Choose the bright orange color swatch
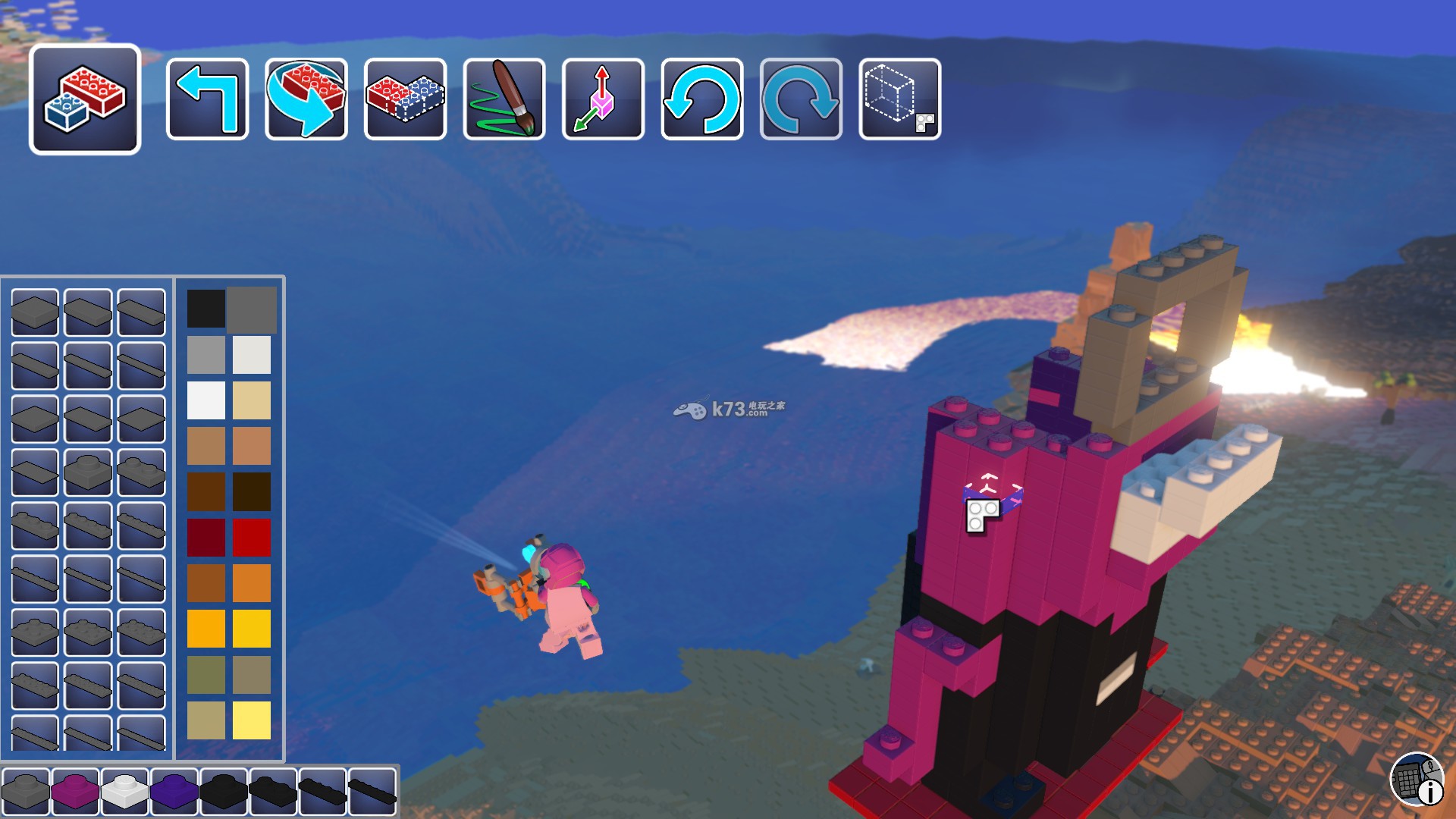The image size is (1456, 819). [x=252, y=582]
